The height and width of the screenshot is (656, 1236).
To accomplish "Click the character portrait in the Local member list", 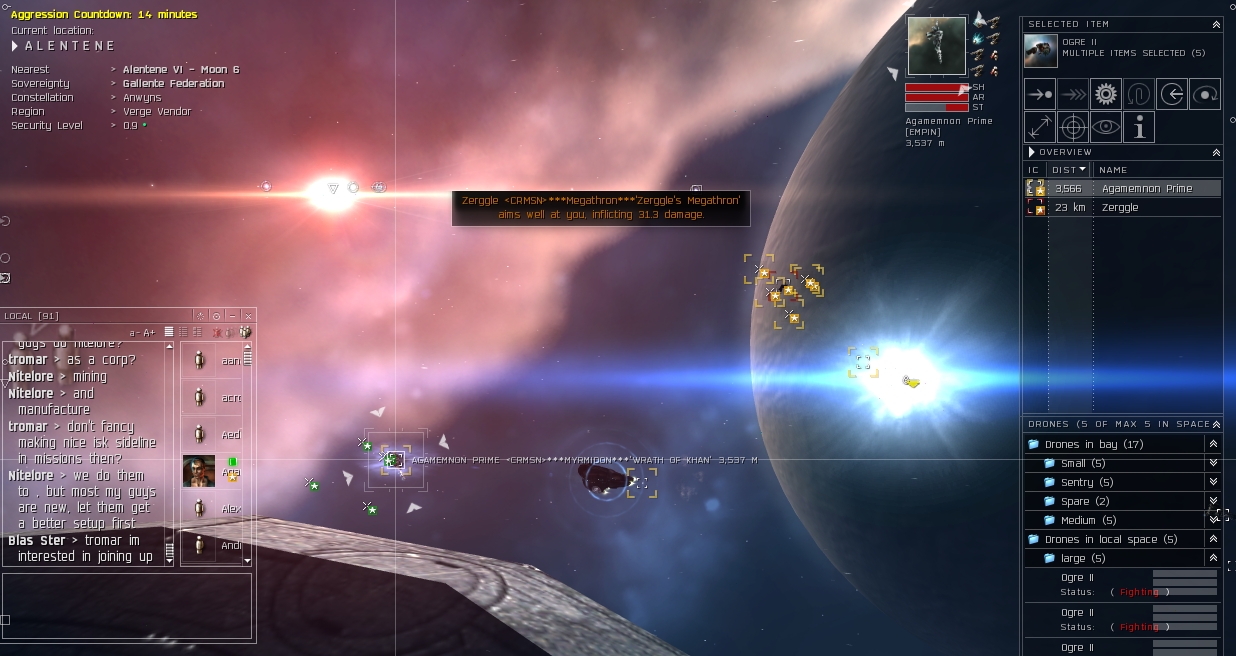I will pos(199,471).
